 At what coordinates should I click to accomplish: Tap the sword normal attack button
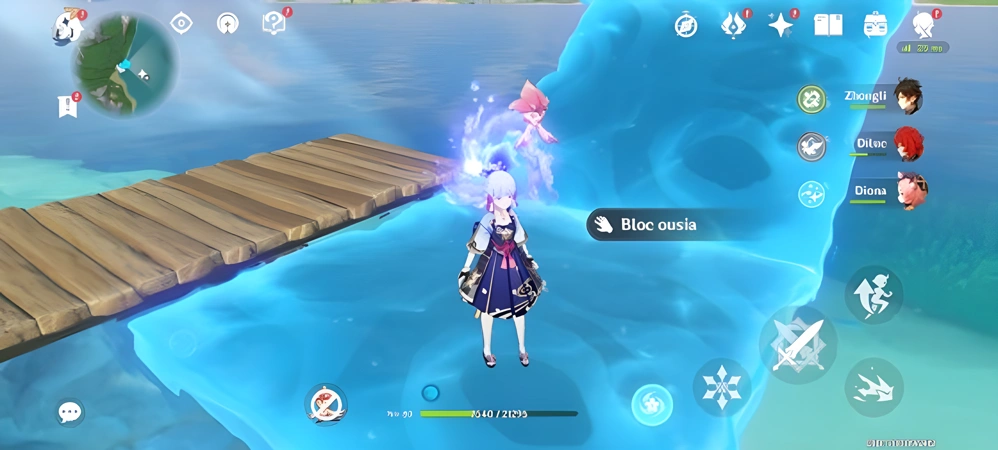click(798, 344)
